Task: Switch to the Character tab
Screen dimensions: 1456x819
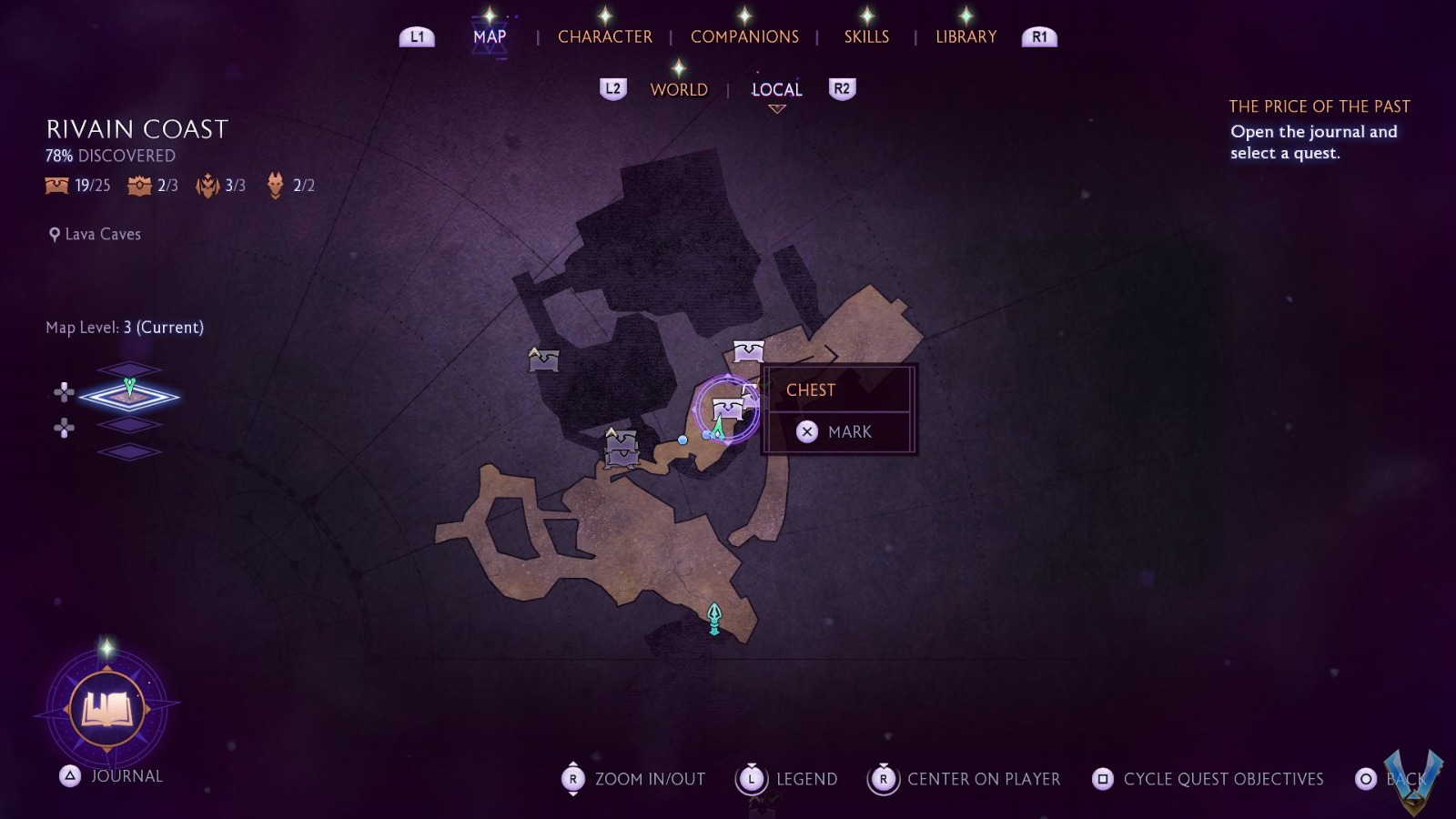Action: [604, 36]
